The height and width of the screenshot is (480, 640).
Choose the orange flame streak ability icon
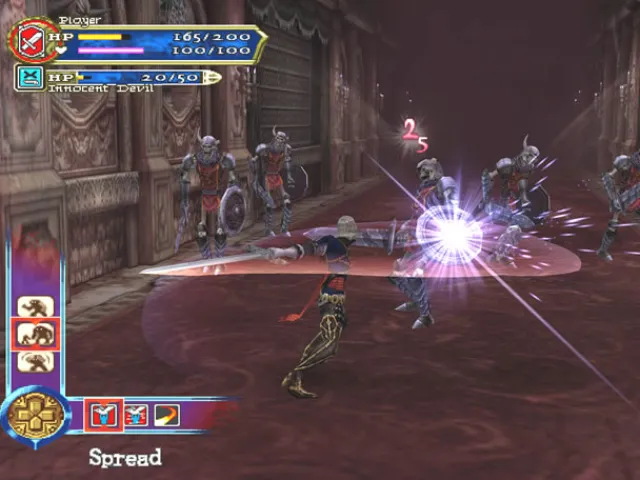(x=166, y=412)
